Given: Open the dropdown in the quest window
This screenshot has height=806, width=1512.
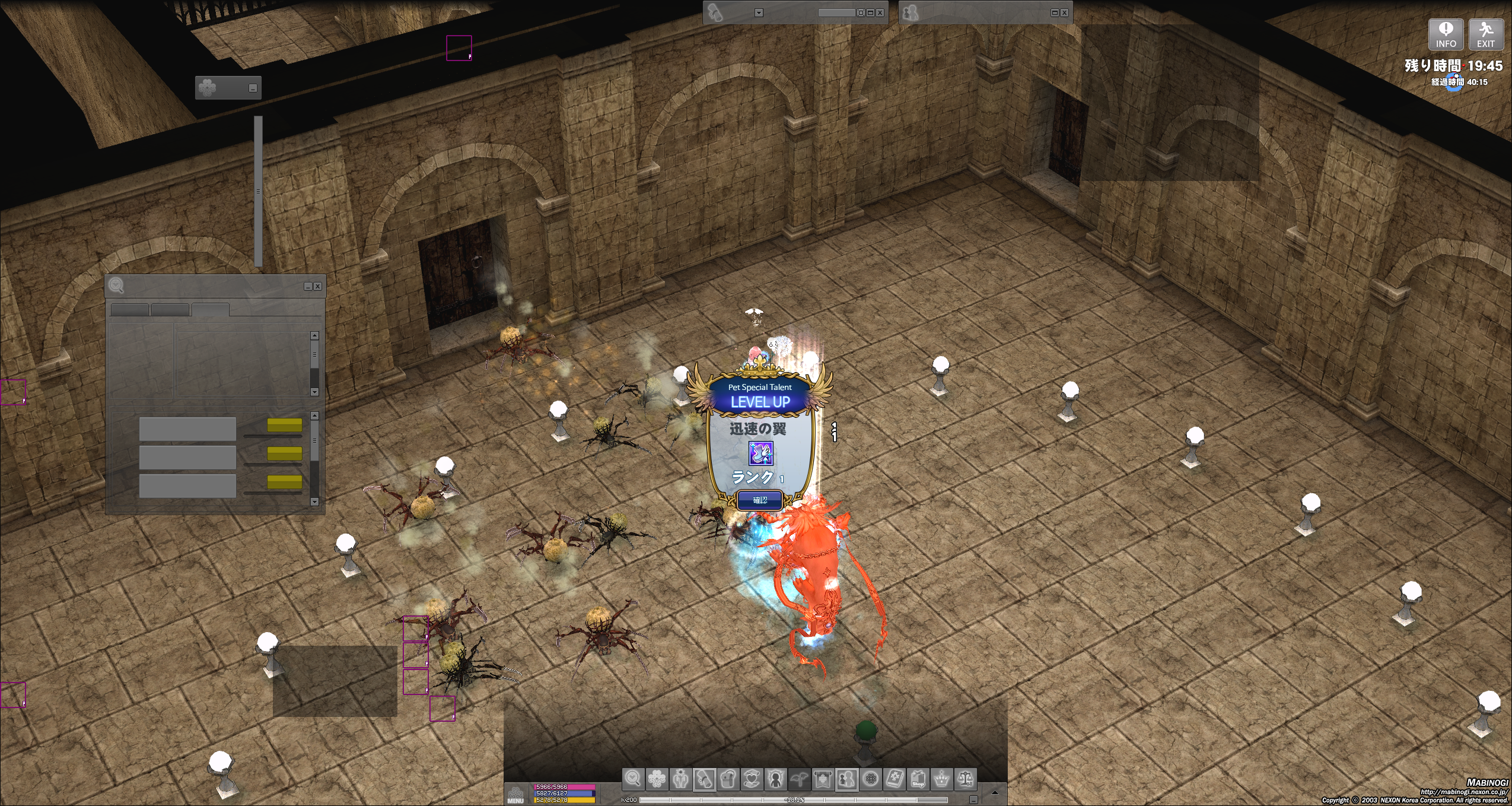Looking at the screenshot, I should point(759,12).
